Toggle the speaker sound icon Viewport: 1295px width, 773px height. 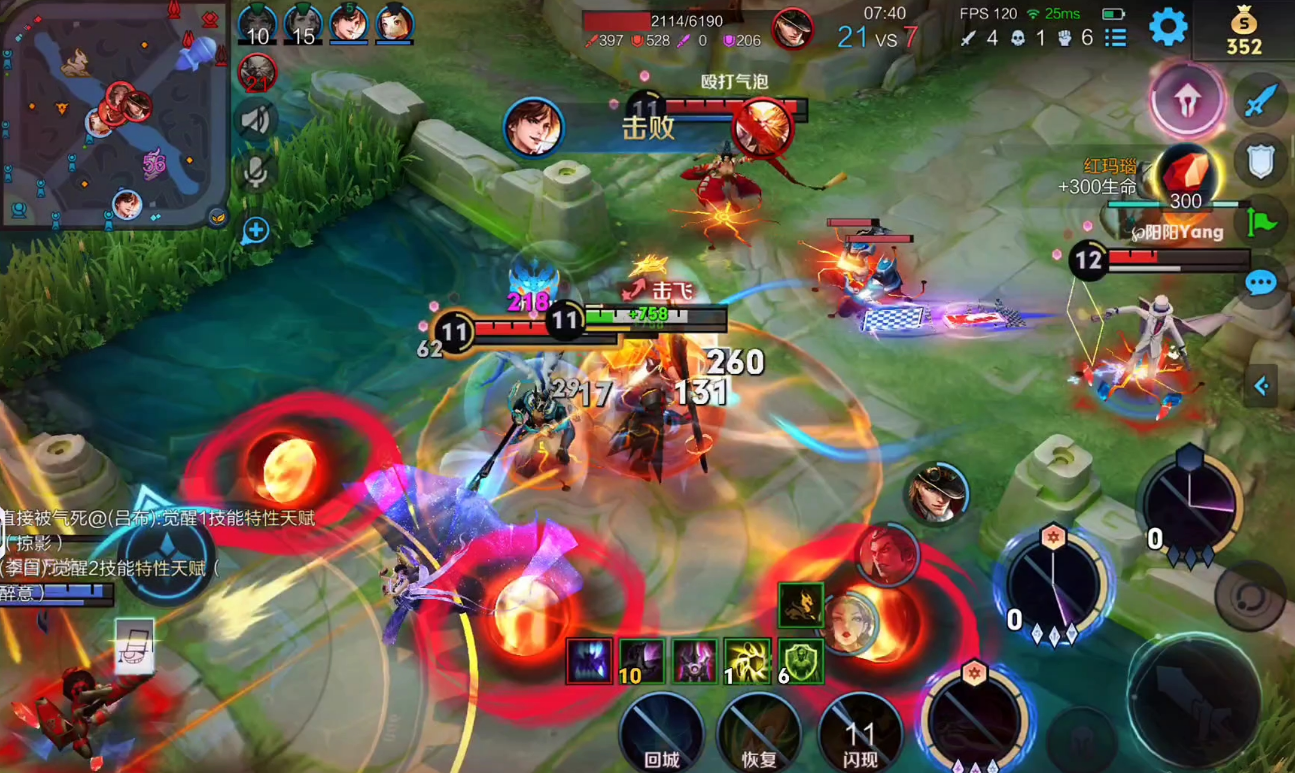pyautogui.click(x=256, y=121)
